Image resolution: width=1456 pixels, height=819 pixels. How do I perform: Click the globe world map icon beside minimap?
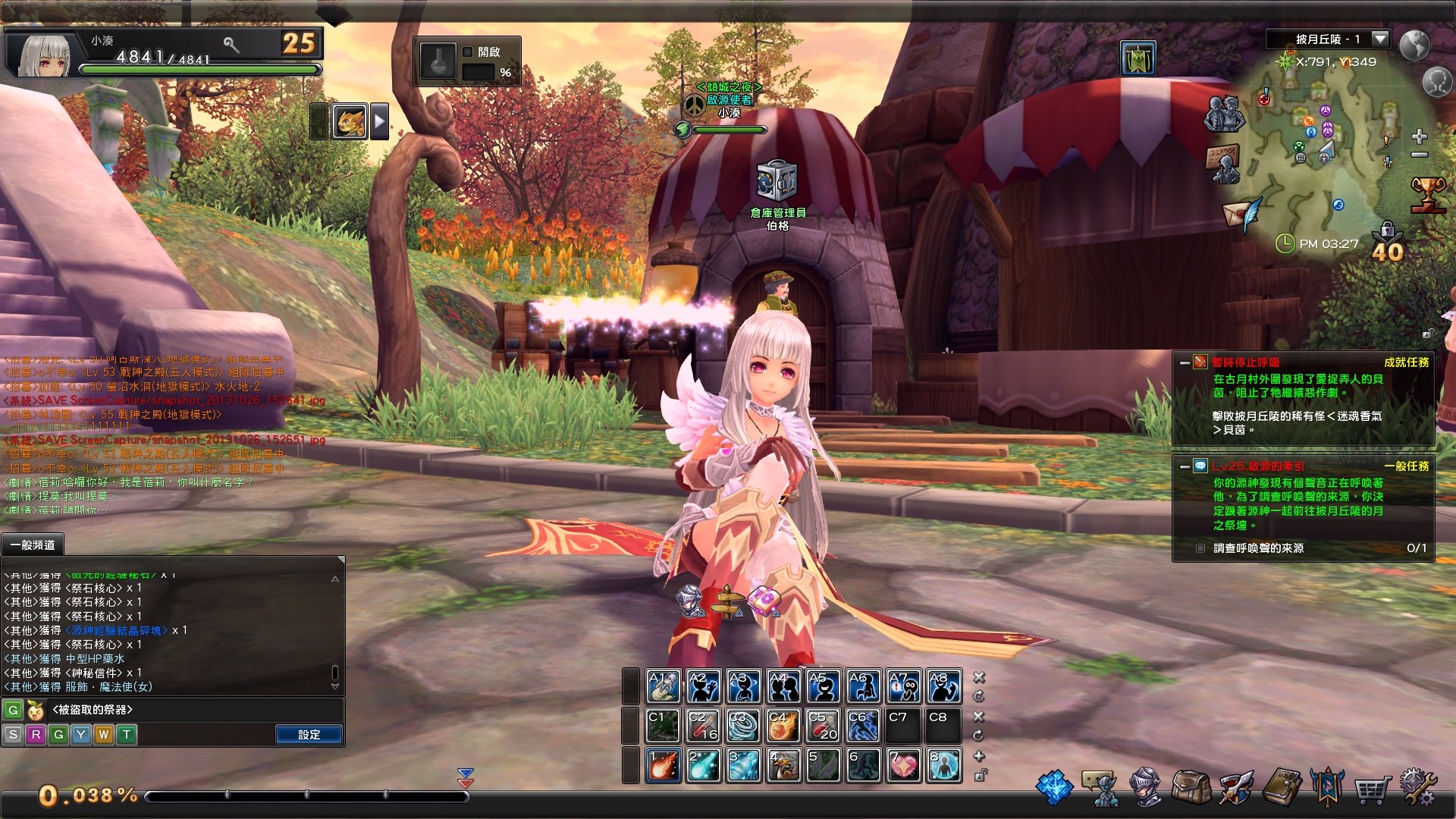click(1414, 45)
